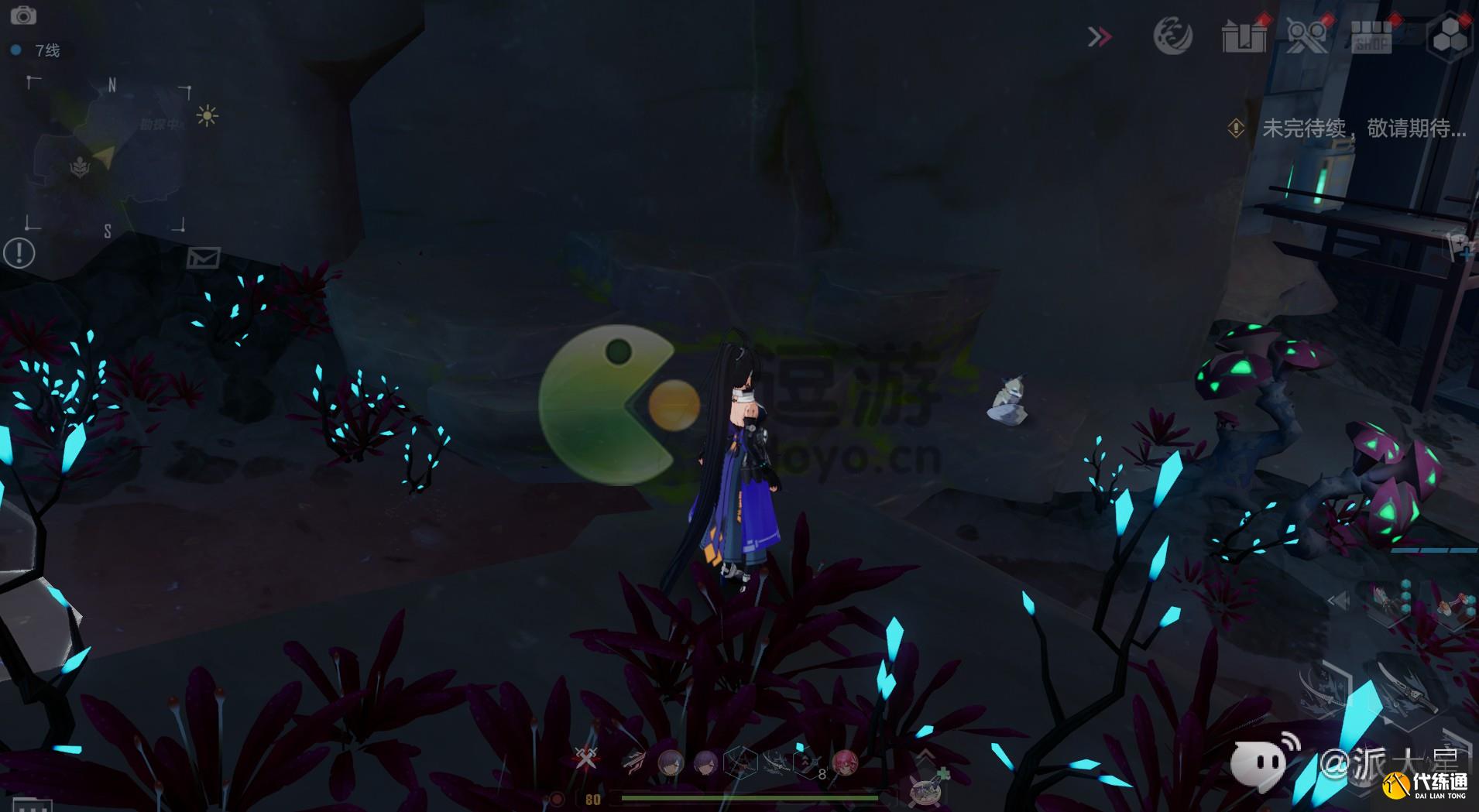Select the purple-haired portrait with gold ring
The image size is (1479, 812).
click(x=671, y=762)
